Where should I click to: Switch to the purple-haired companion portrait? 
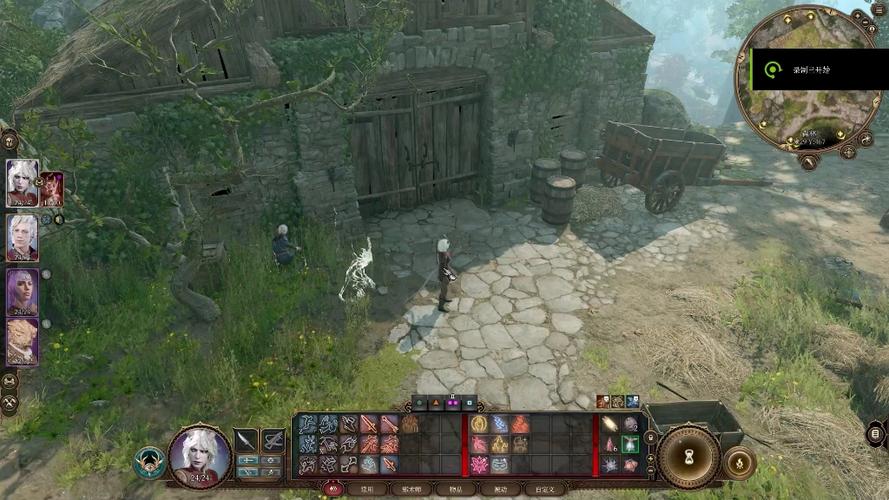click(x=22, y=291)
